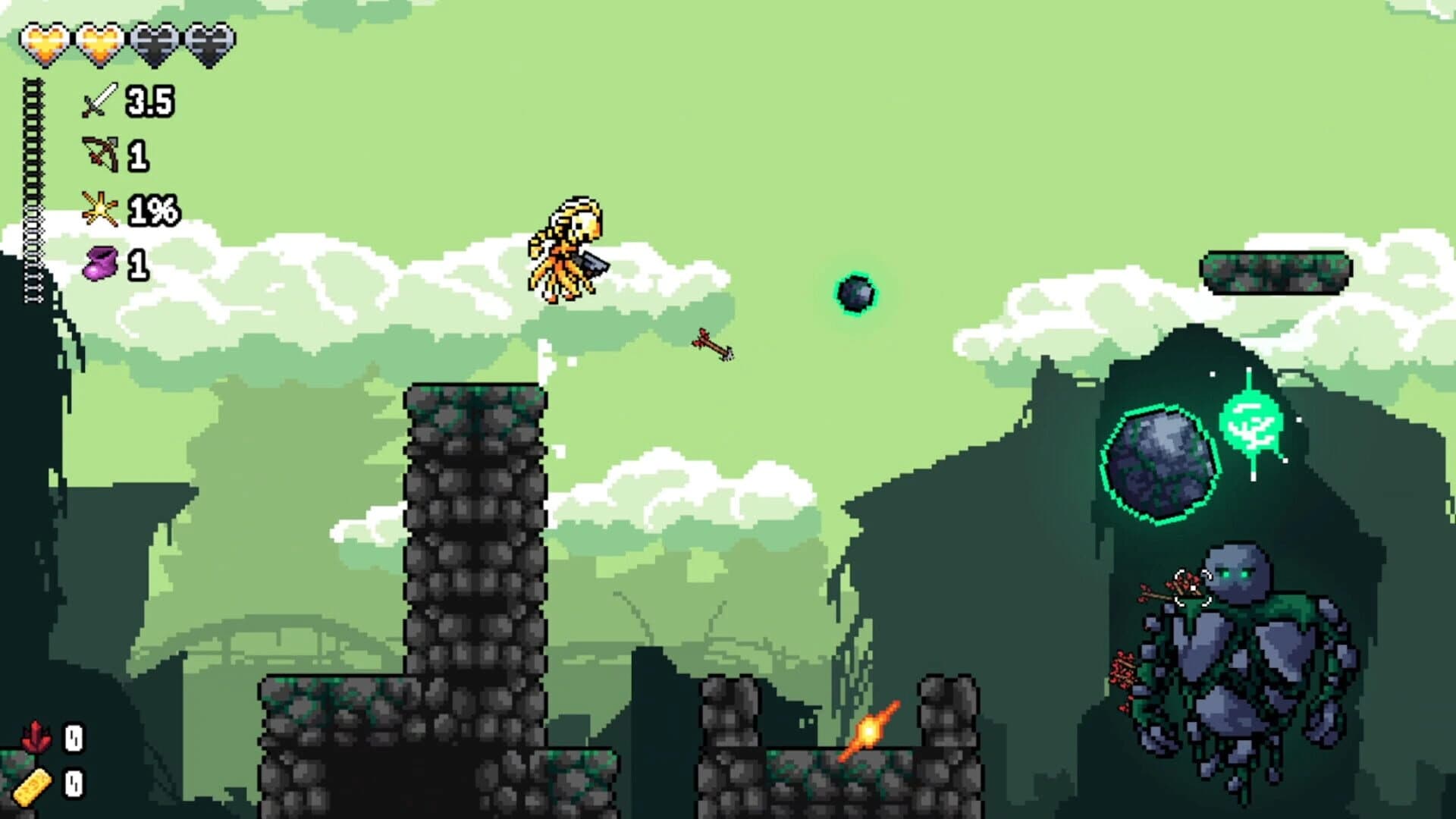Select the golden star critical chance icon

click(x=101, y=210)
